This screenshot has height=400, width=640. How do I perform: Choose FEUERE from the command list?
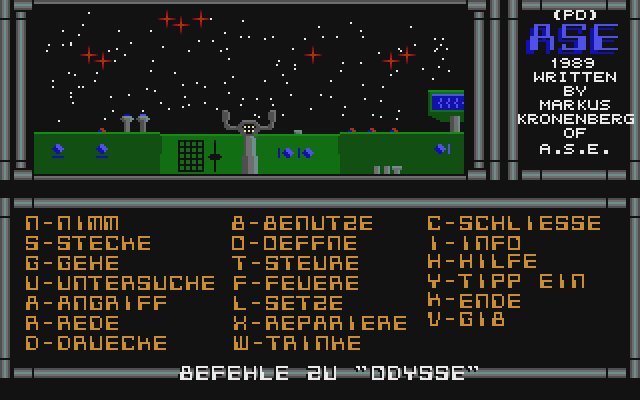tap(295, 283)
